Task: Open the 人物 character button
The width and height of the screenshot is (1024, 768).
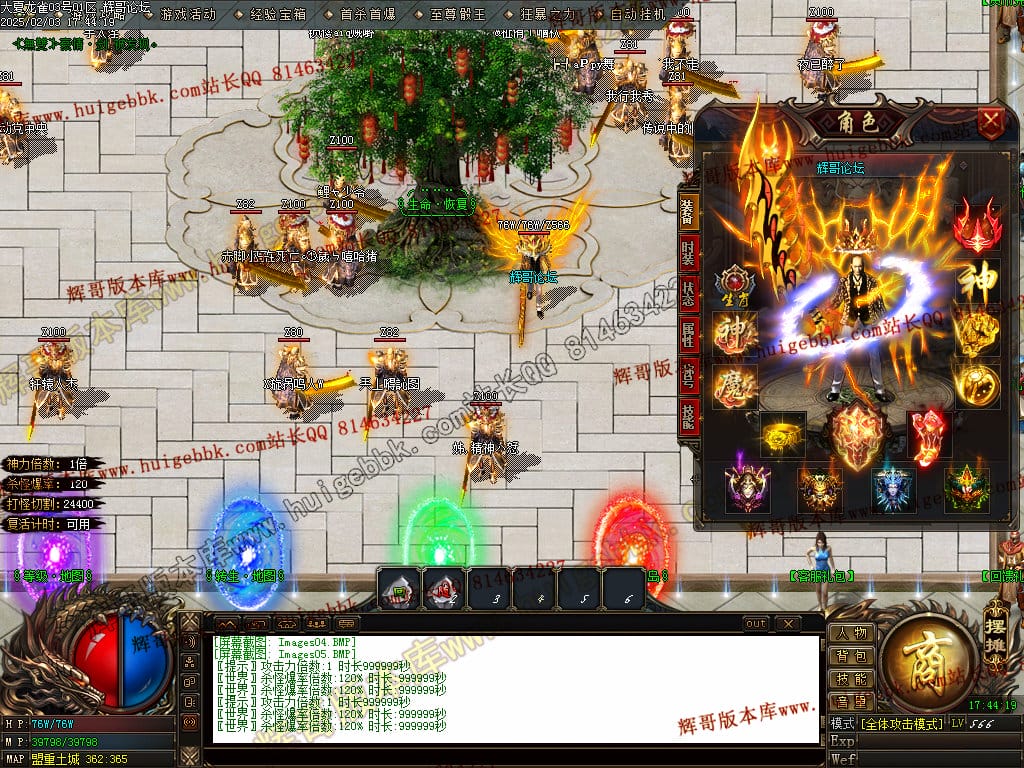Action: pos(852,634)
